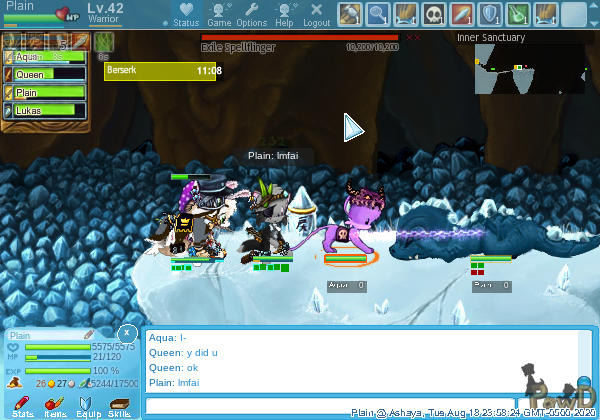Open the Status menu
This screenshot has width=600, height=420.
point(185,14)
